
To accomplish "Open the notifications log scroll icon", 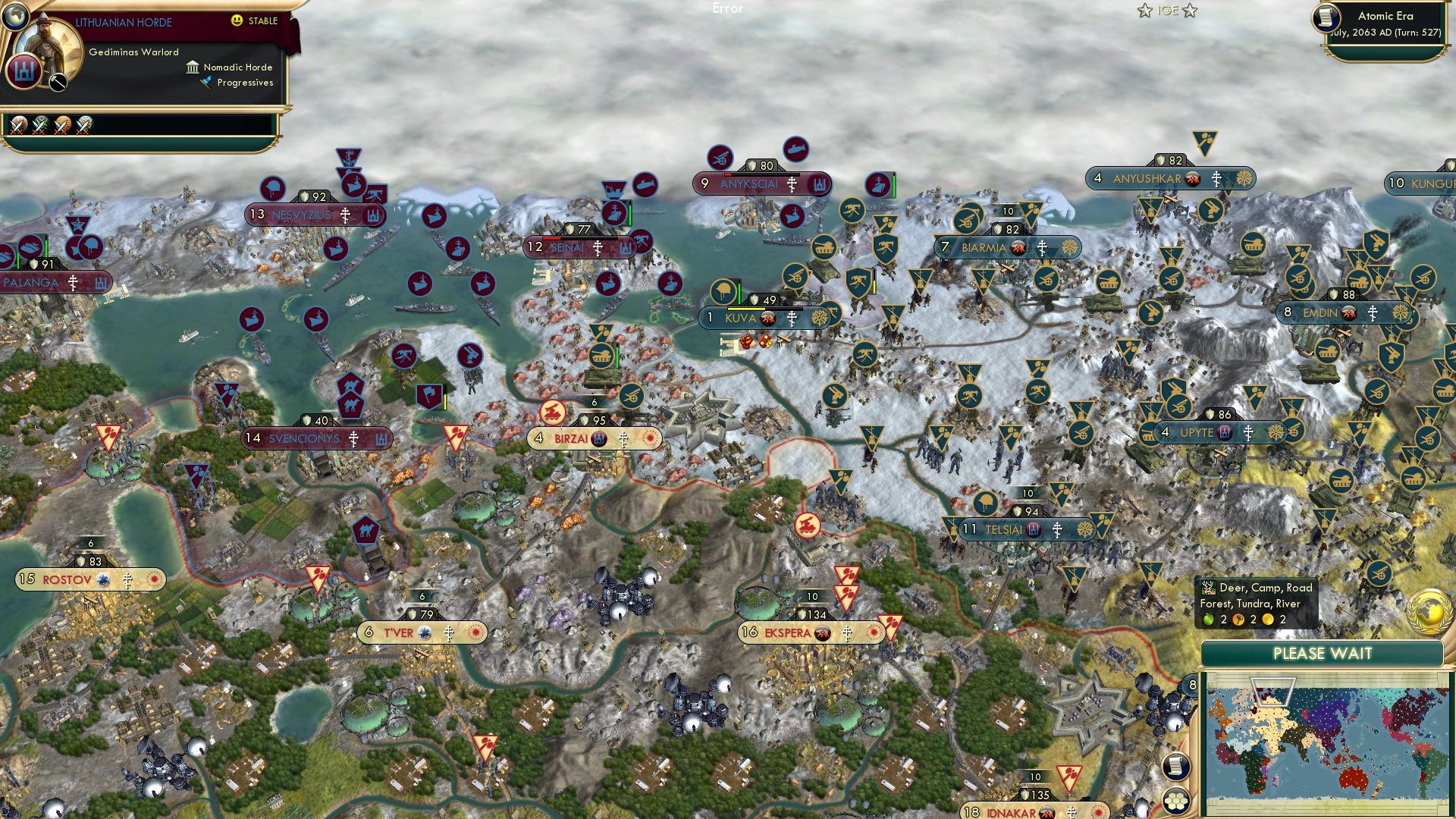I will pyautogui.click(x=1176, y=765).
